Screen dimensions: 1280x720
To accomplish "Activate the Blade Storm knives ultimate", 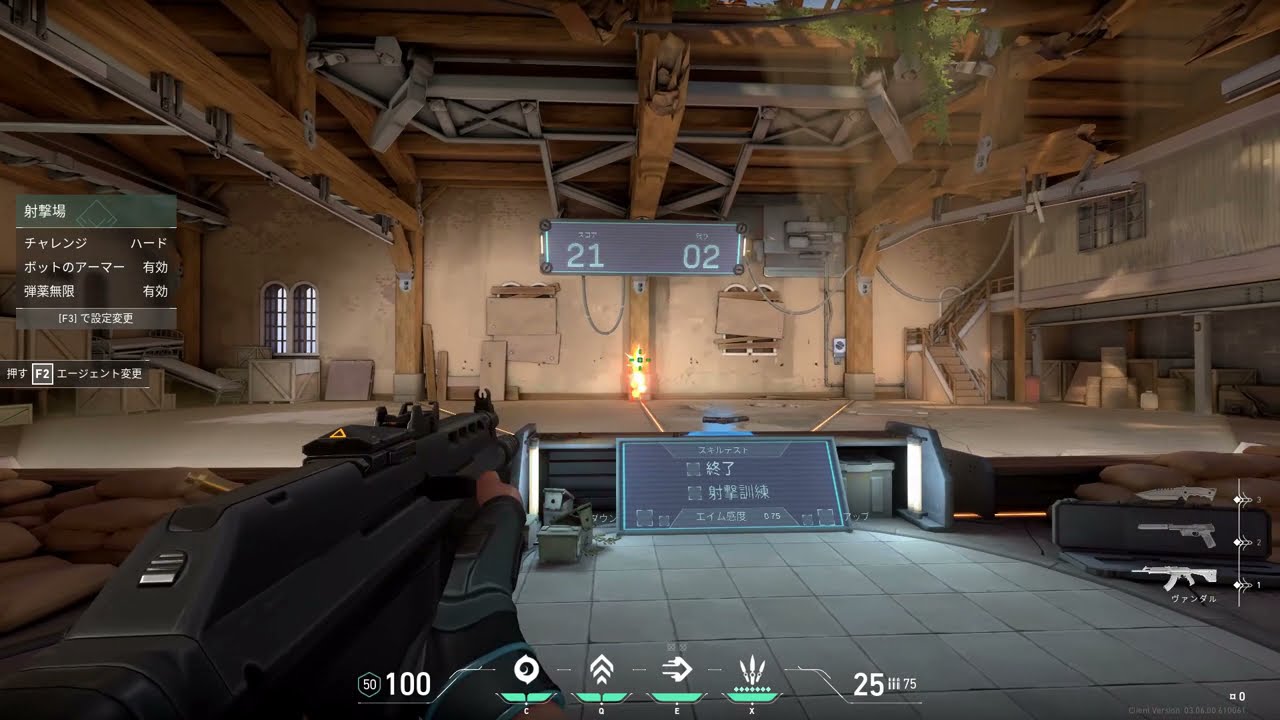I will coord(751,670).
